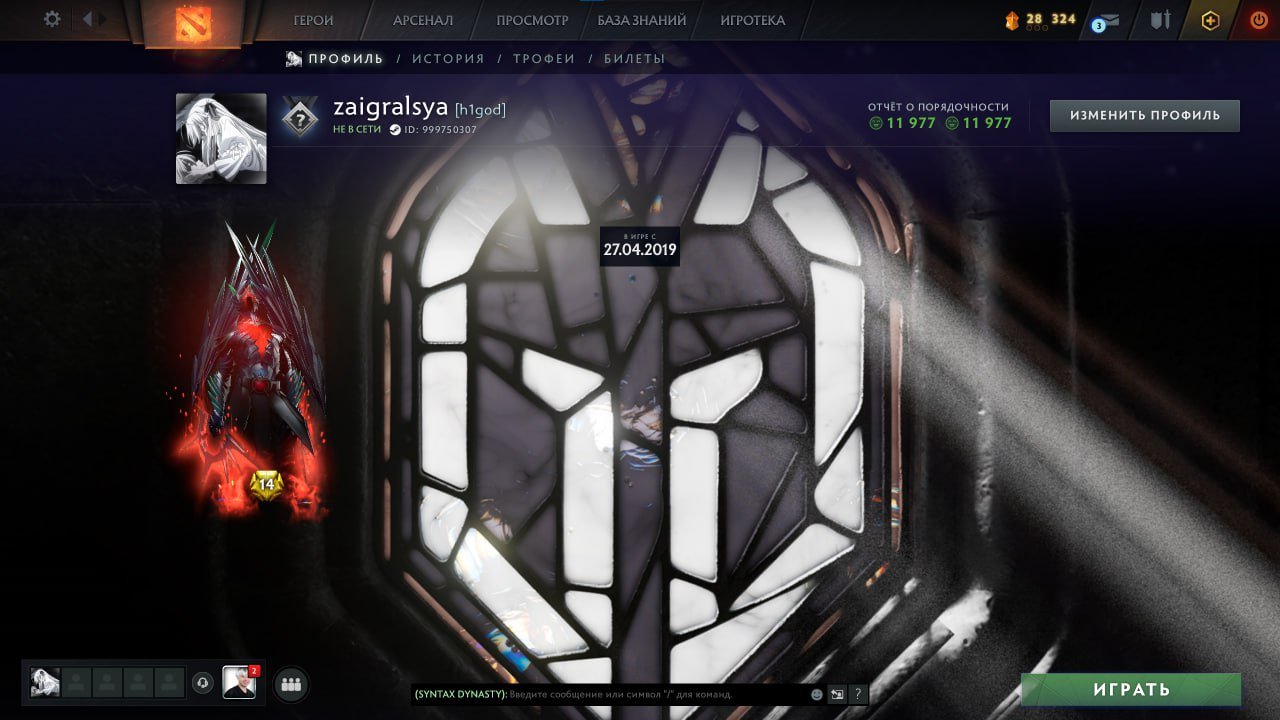This screenshot has width=1280, height=720.
Task: Open the friends list icon bottom right
Action: pyautogui.click(x=289, y=683)
